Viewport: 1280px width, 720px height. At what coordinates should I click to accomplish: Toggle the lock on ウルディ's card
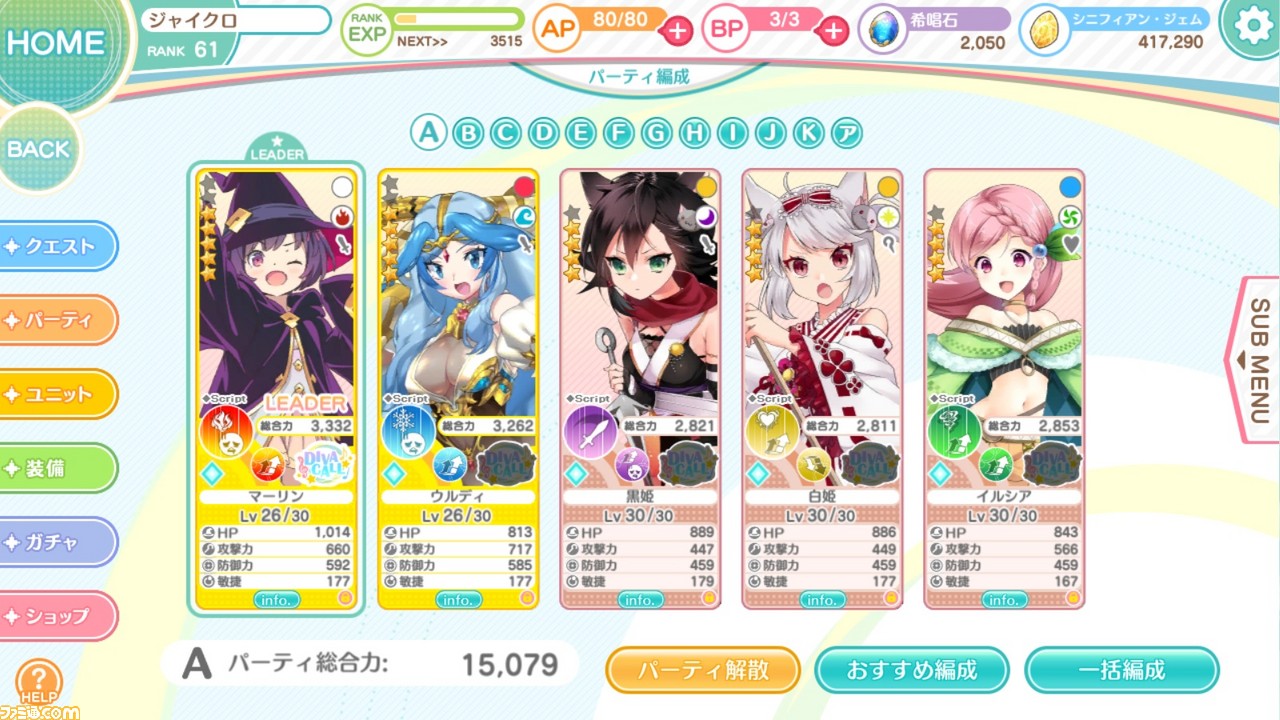[522, 184]
